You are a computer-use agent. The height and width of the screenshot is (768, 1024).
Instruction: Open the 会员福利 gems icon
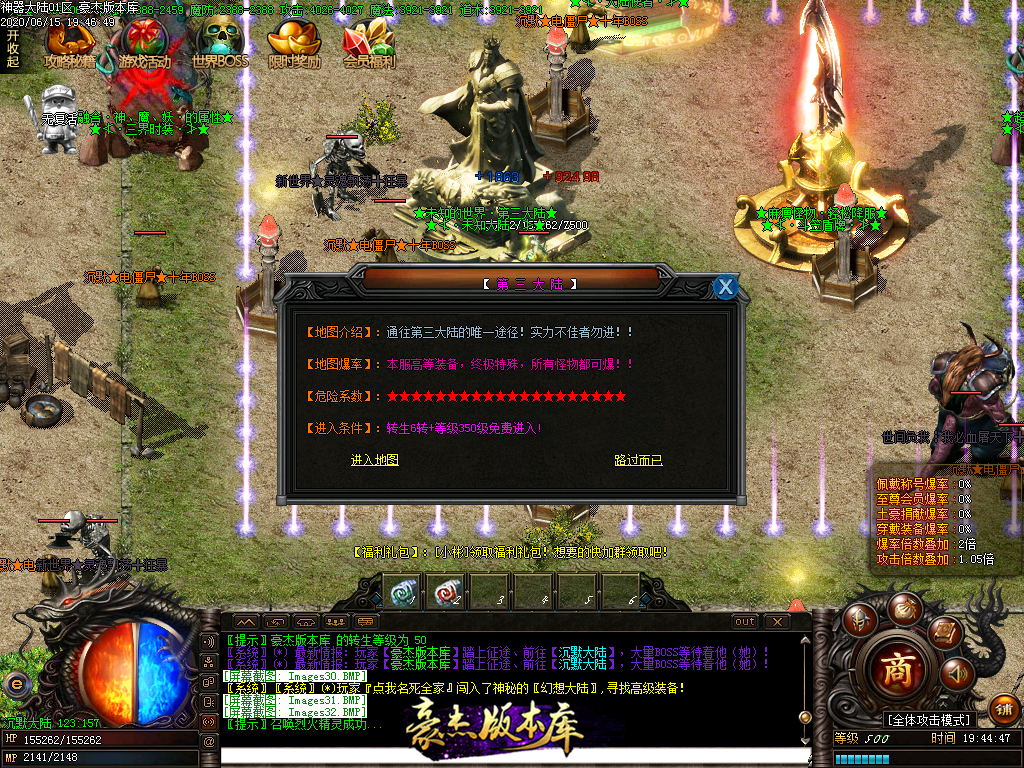369,44
